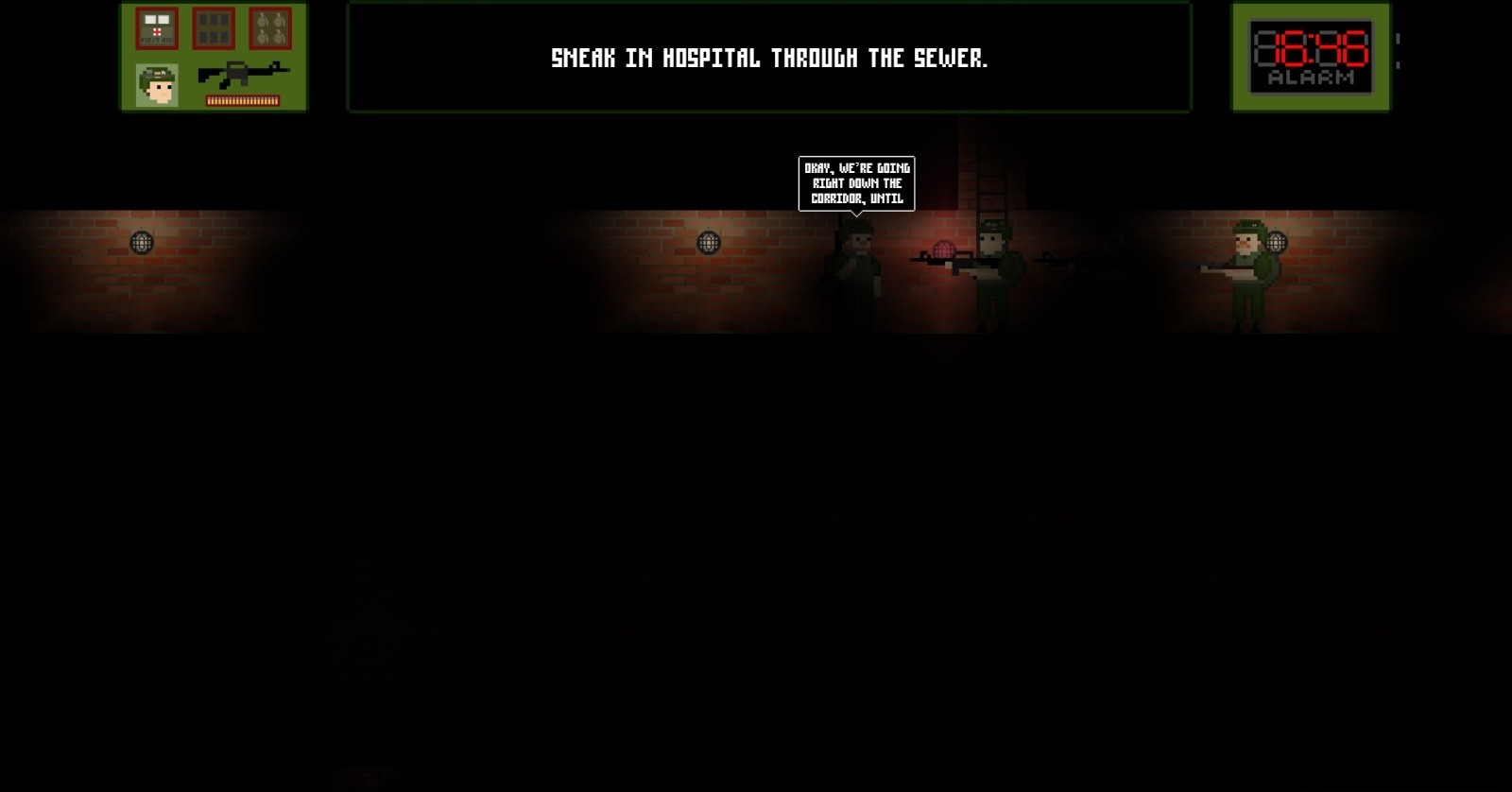Select the first aid kit slot

click(x=157, y=29)
